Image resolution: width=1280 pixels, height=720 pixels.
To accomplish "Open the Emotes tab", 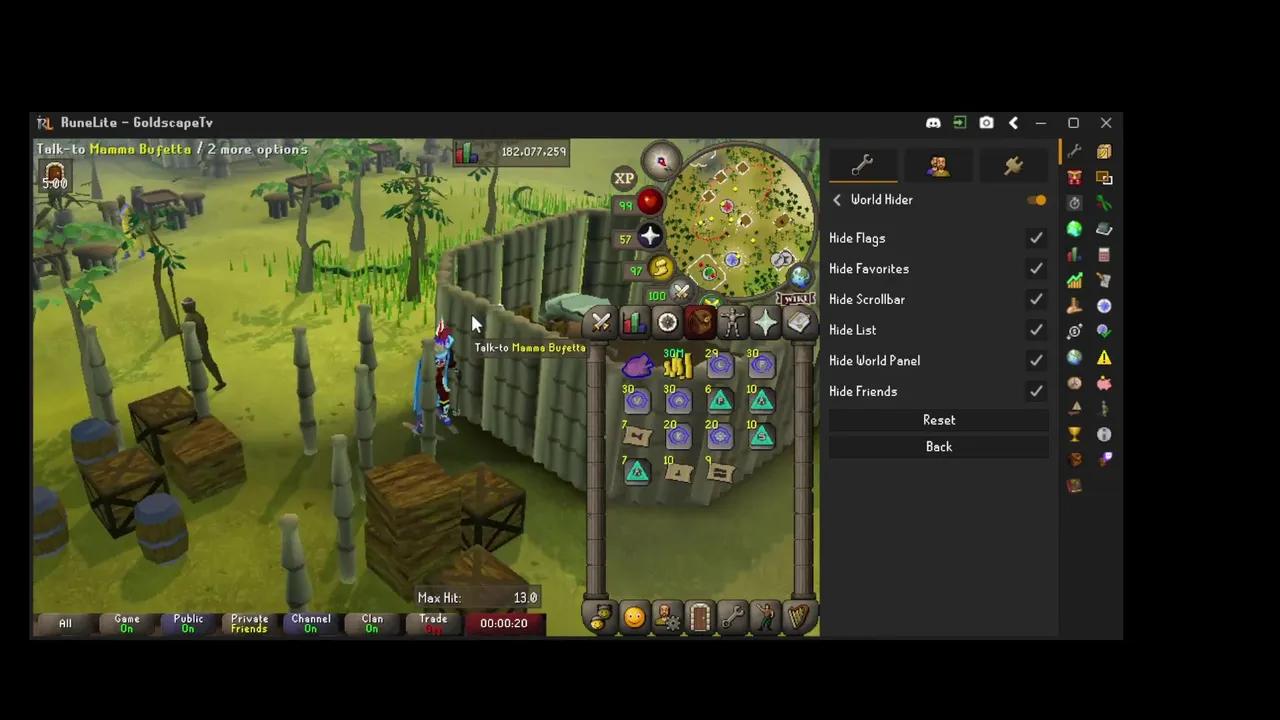I will tap(765, 617).
